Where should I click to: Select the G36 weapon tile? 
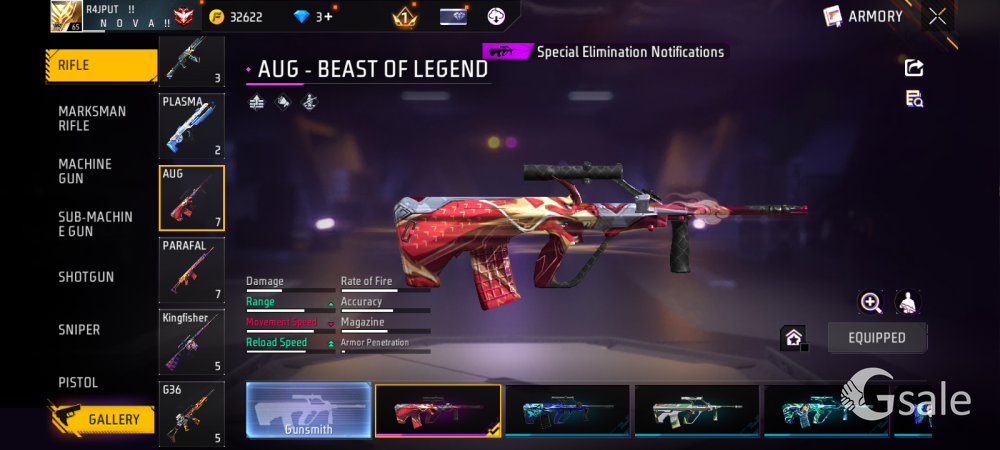tap(191, 412)
